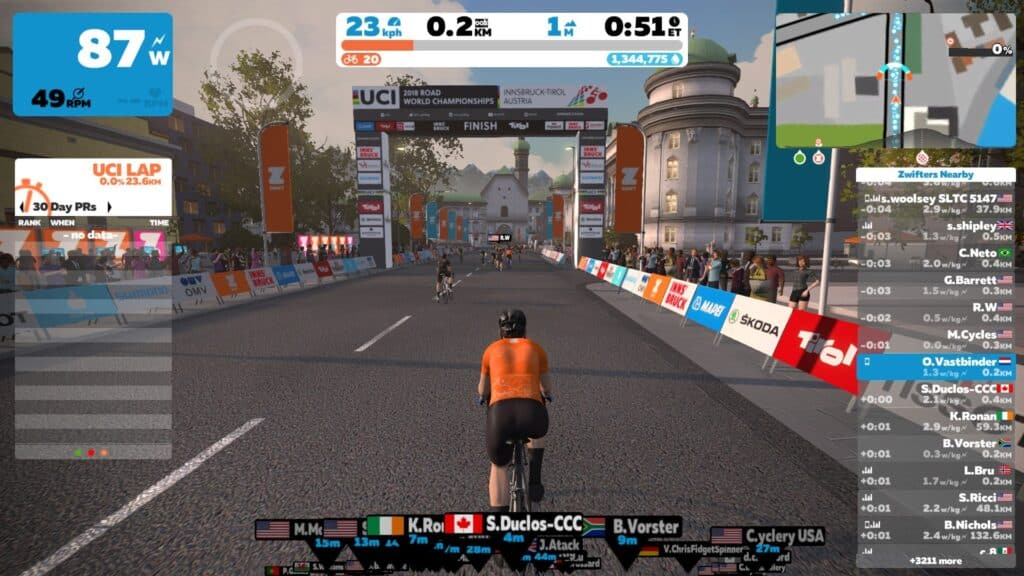Click the UCI Lap segment panel
Viewport: 1024px width, 576px height.
point(93,174)
